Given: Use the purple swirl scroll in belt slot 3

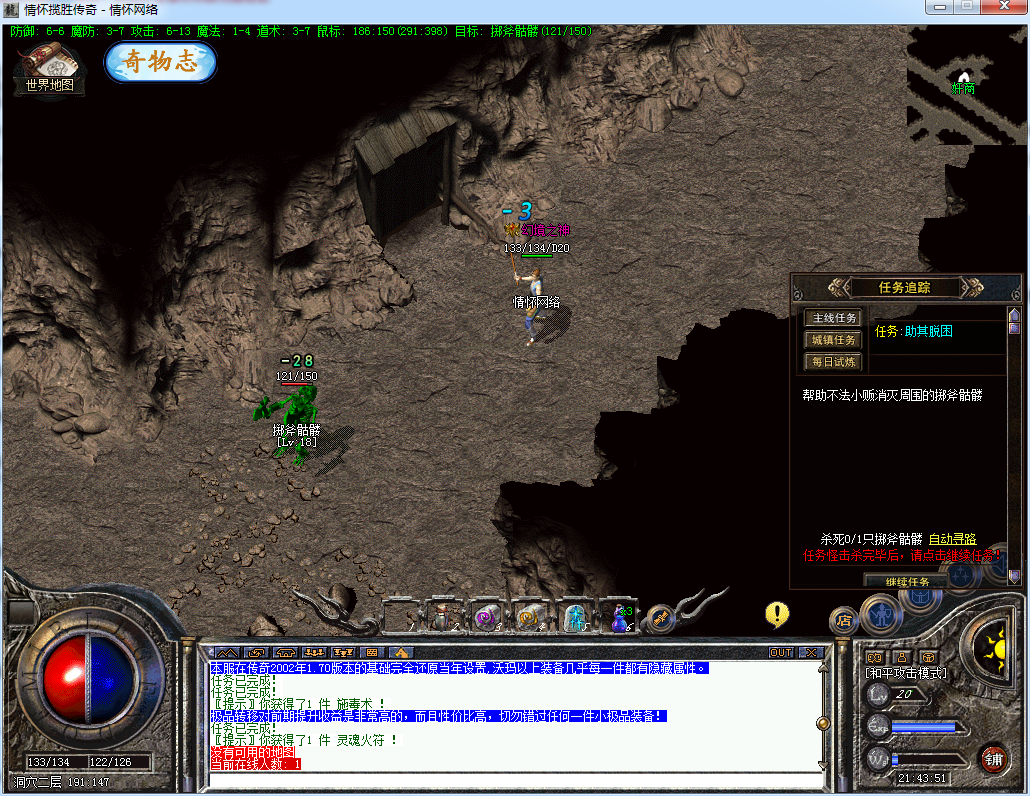Looking at the screenshot, I should [x=487, y=618].
